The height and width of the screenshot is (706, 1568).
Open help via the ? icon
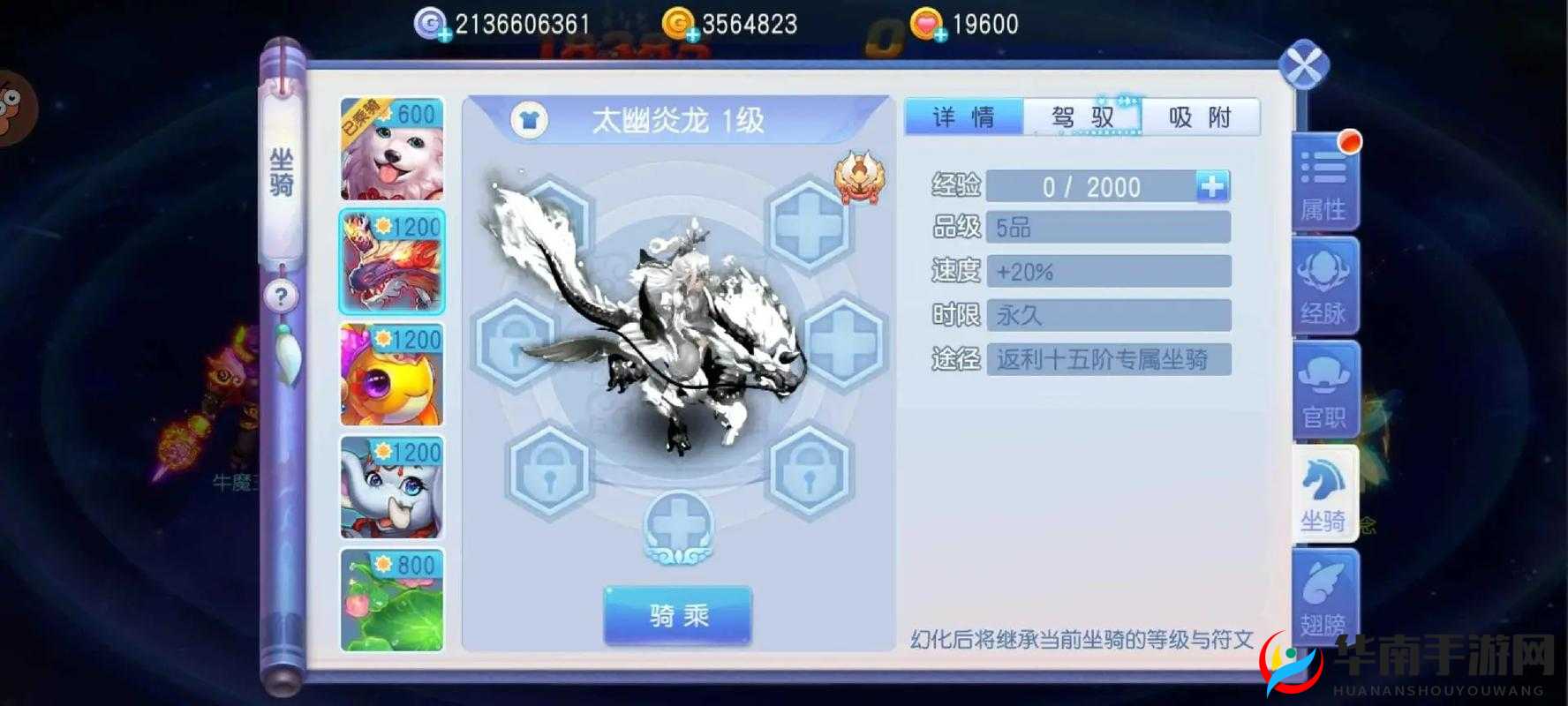[280, 297]
